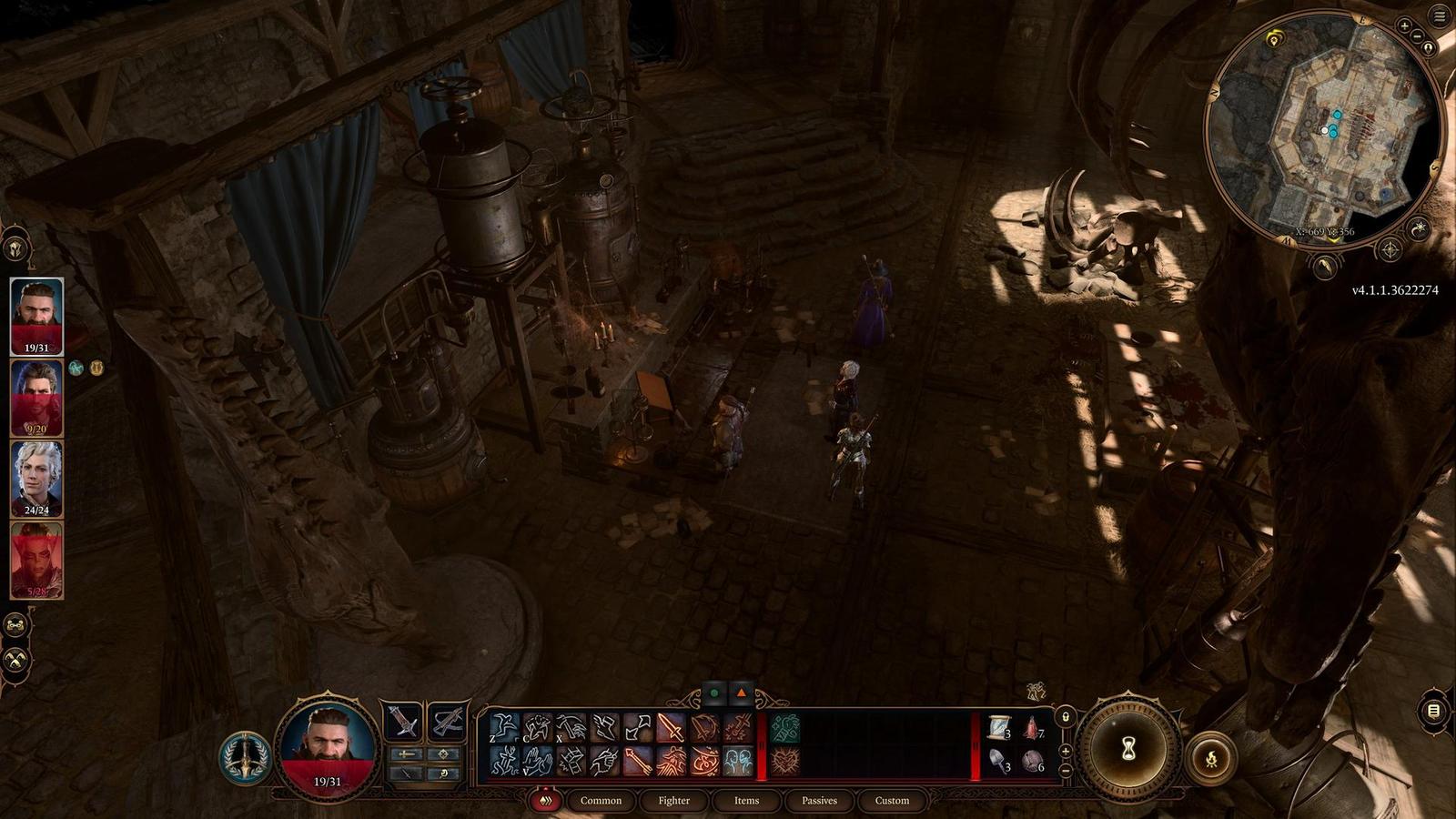Open the combat log panel button
The height and width of the screenshot is (819, 1456).
pyautogui.click(x=1433, y=711)
